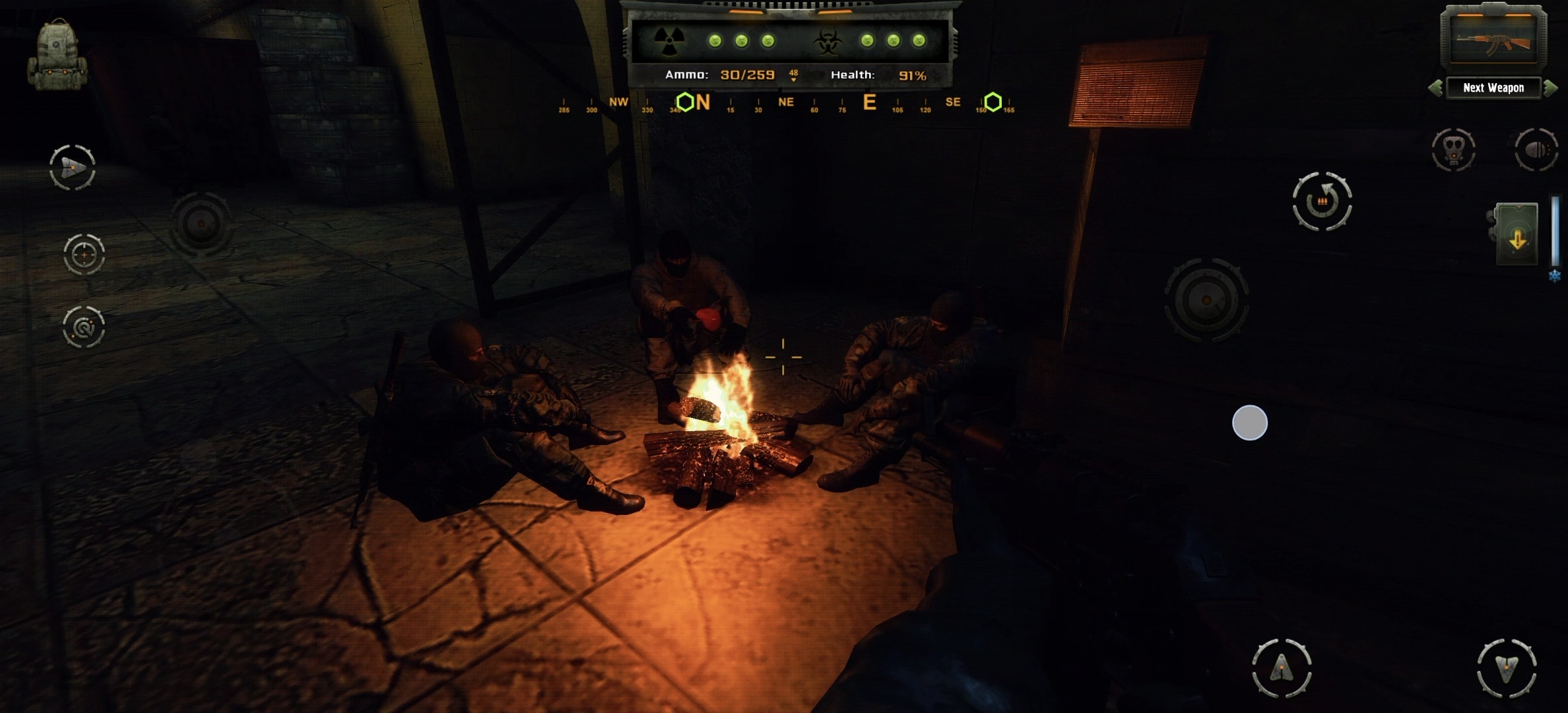Activate the crosshair aim button

click(84, 254)
